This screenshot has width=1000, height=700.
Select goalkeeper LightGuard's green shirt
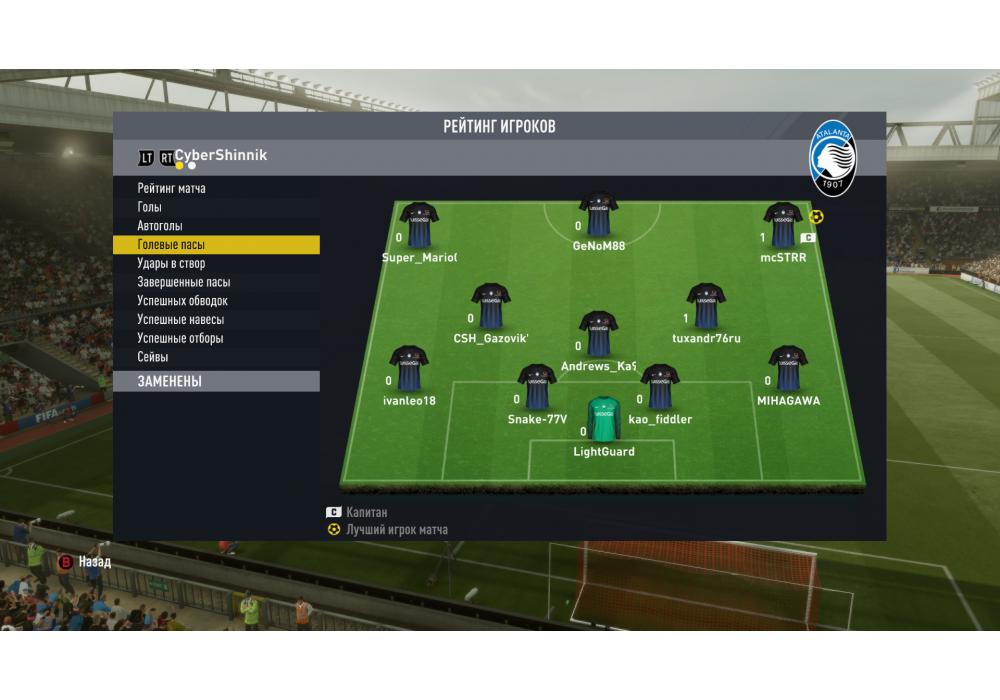pos(603,419)
